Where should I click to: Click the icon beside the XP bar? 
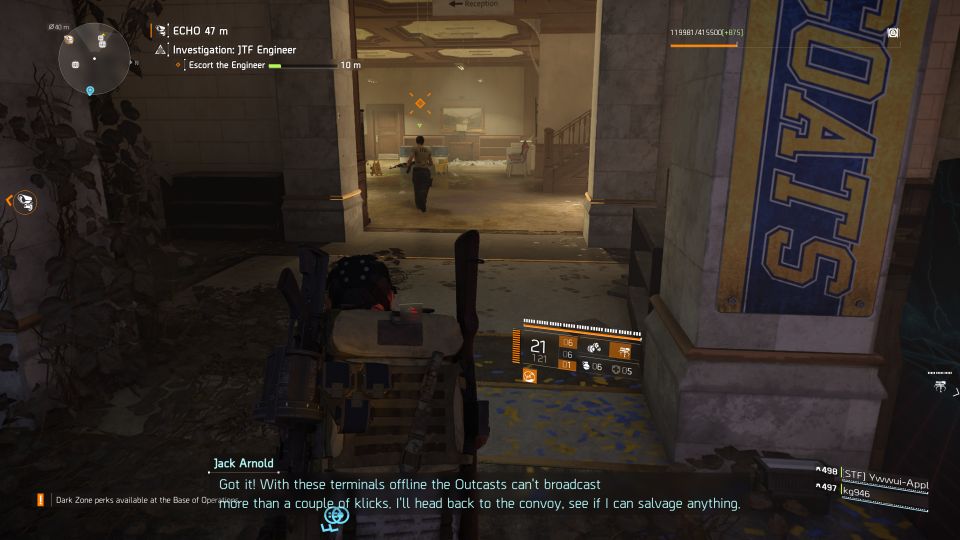(x=892, y=33)
